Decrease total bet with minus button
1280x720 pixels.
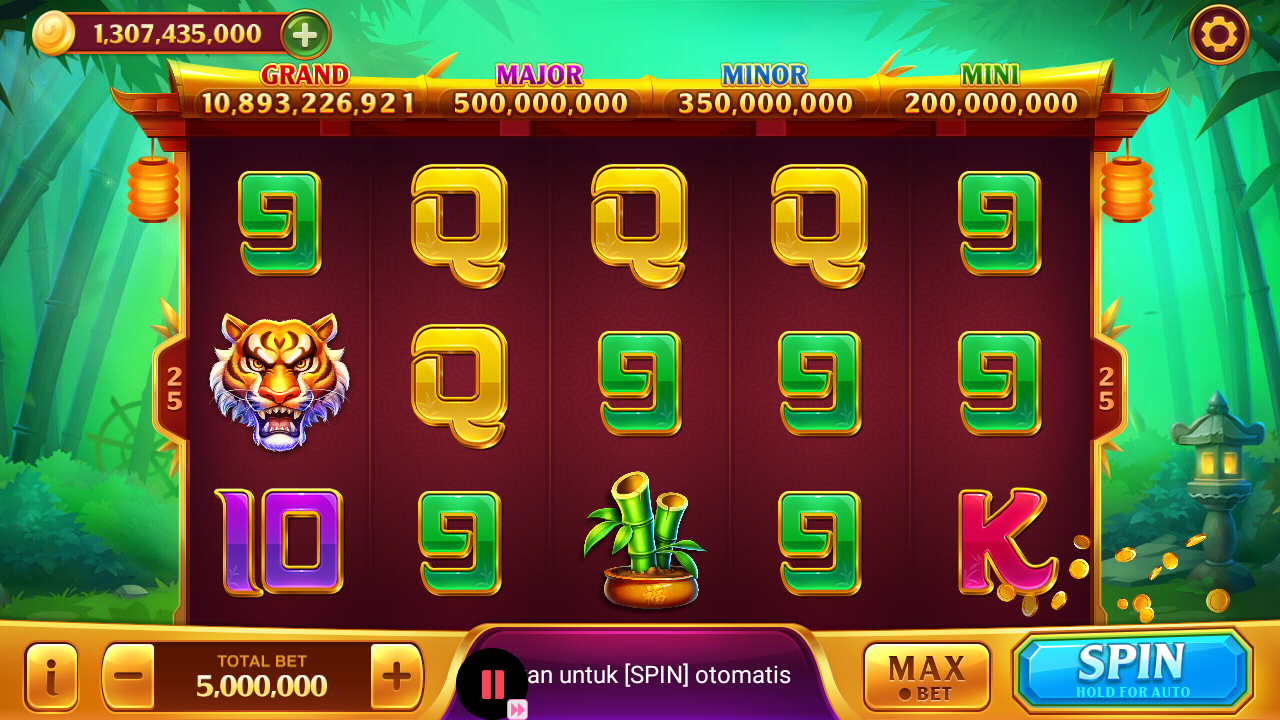(x=129, y=676)
